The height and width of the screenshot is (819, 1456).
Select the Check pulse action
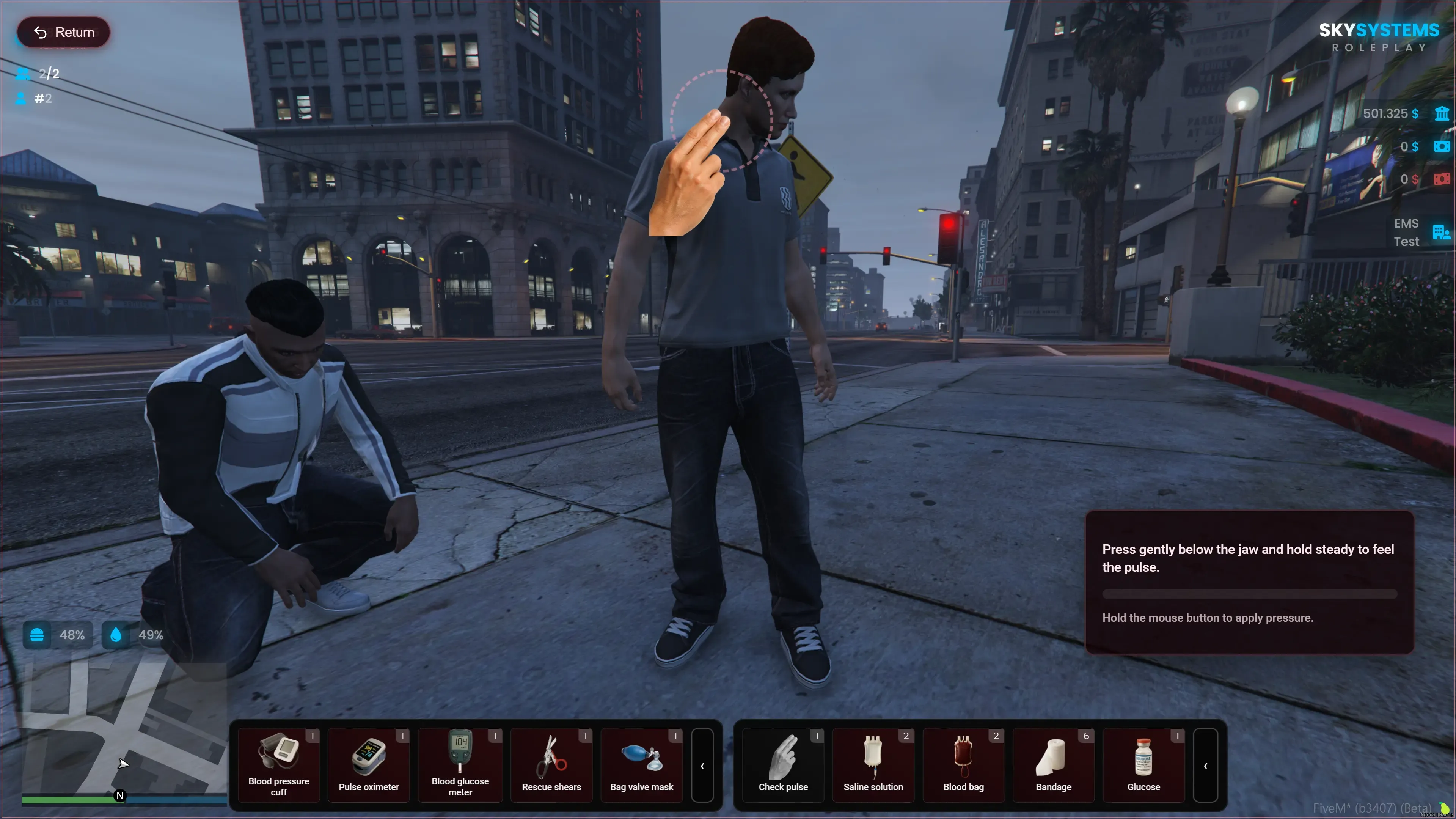783,765
